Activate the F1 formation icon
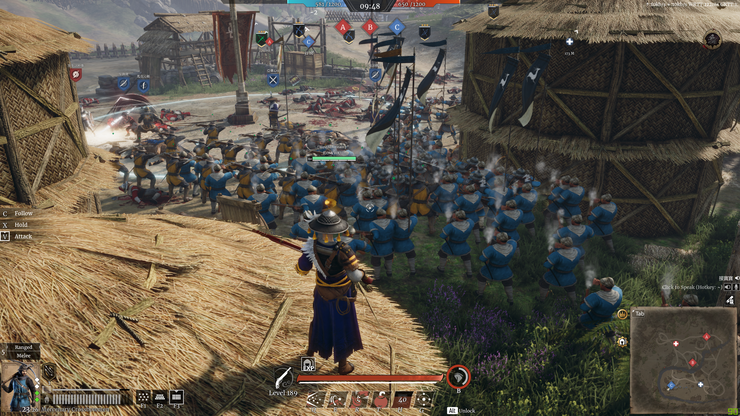 coord(143,397)
